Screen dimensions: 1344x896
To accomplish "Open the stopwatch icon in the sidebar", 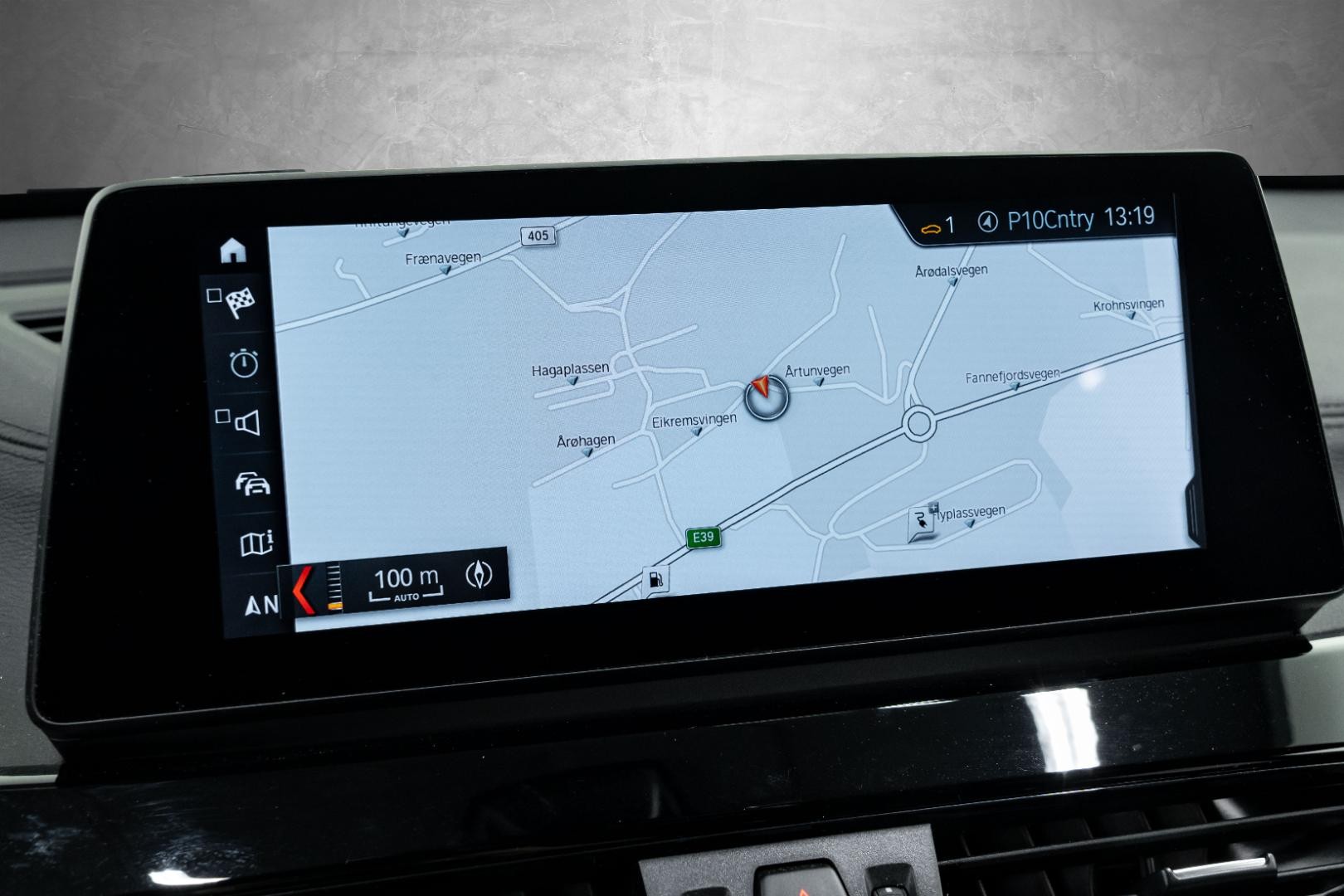I will [x=244, y=363].
